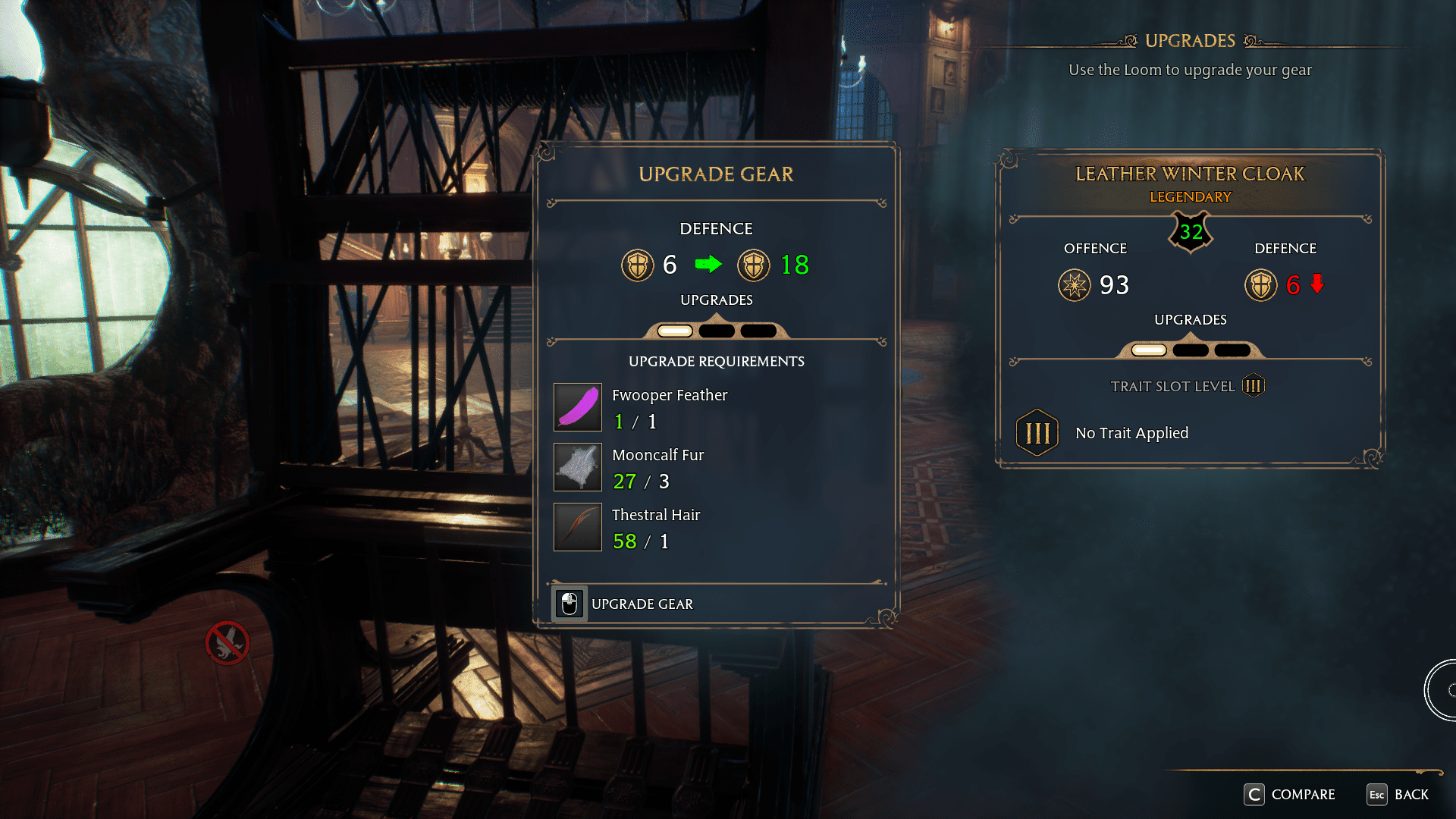The height and width of the screenshot is (819, 1456).
Task: Select the Leather Winter Cloak title
Action: (1189, 173)
